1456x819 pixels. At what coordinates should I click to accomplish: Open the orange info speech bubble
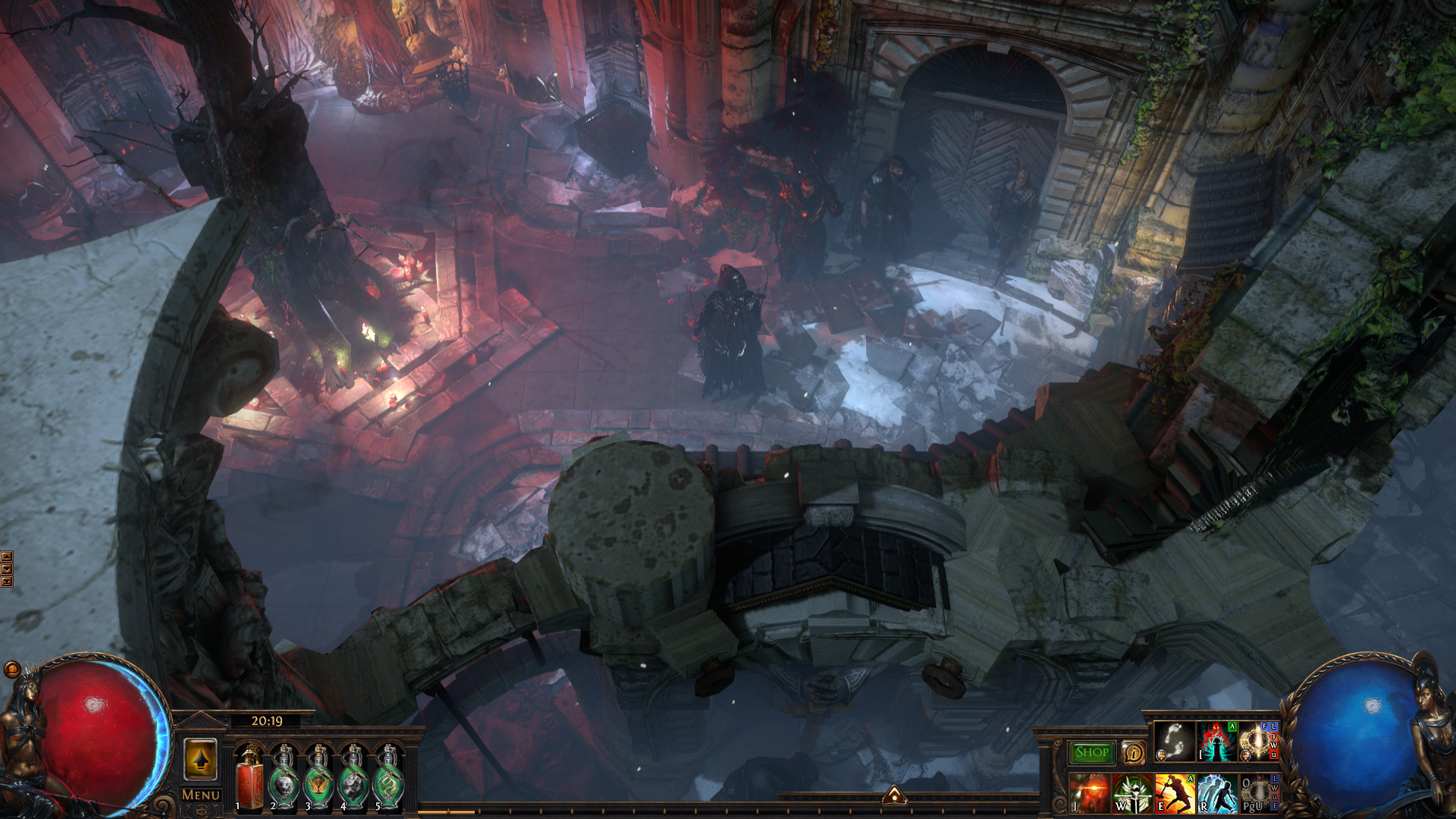1134,752
